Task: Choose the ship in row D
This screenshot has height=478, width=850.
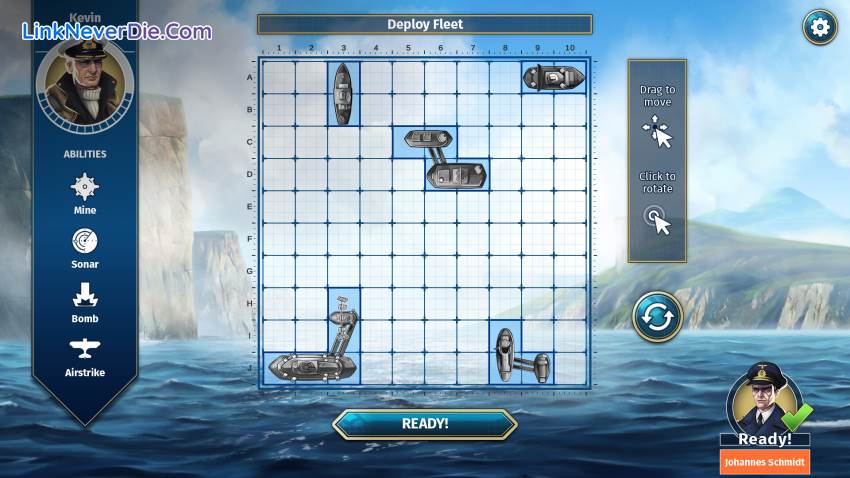Action: (457, 175)
